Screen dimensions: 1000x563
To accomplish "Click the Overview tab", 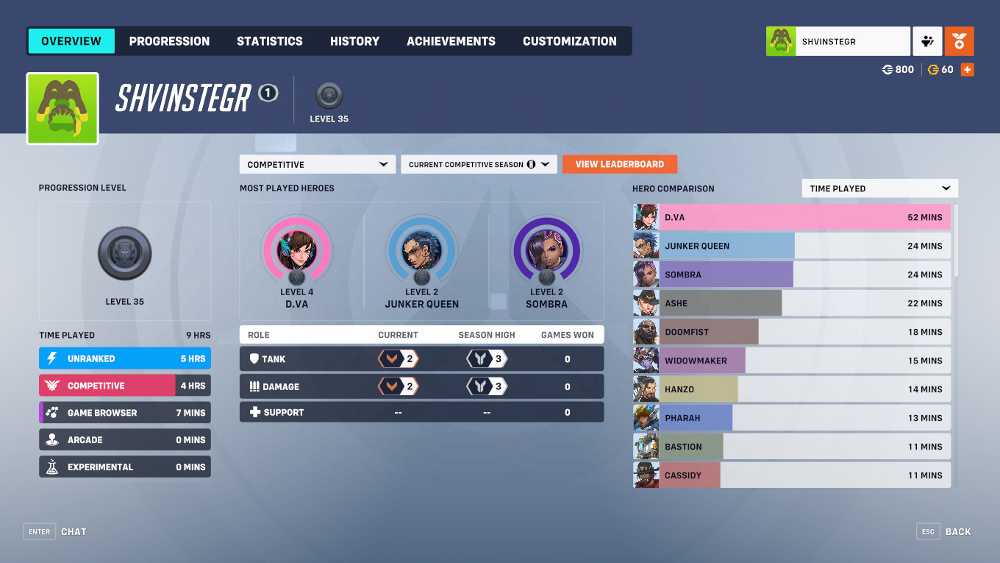I will click(x=71, y=41).
